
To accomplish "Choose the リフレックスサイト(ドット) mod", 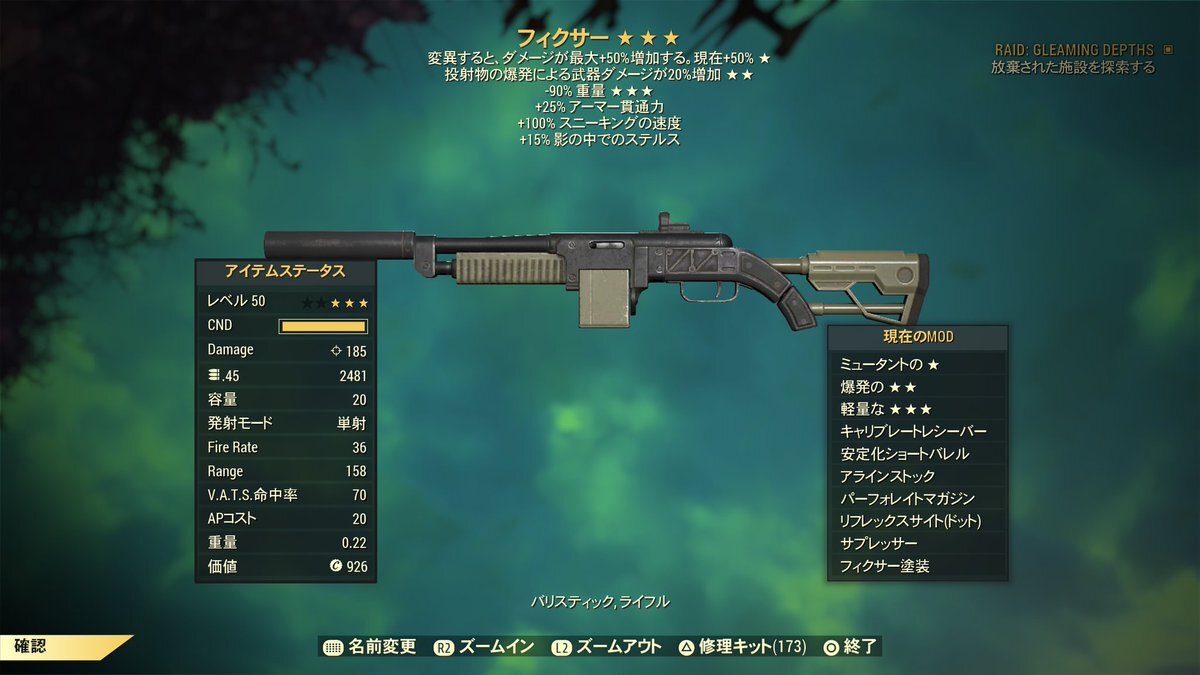I will (918, 522).
